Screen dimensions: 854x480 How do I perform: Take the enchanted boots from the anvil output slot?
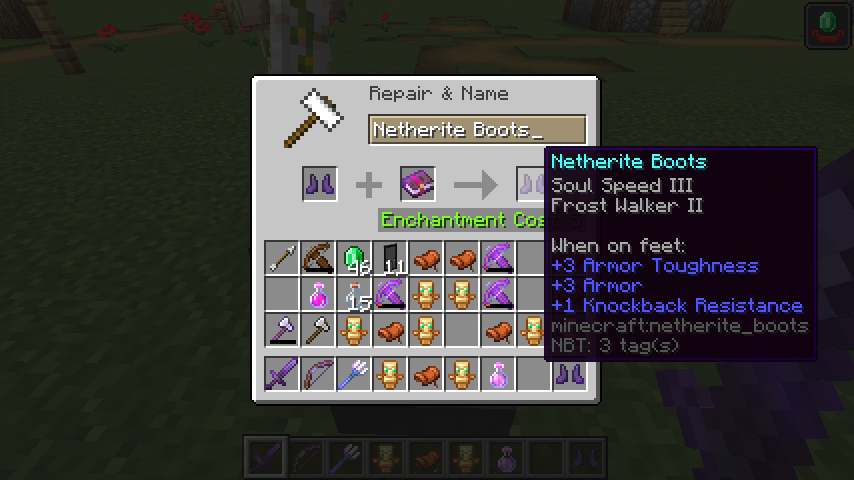tap(531, 185)
